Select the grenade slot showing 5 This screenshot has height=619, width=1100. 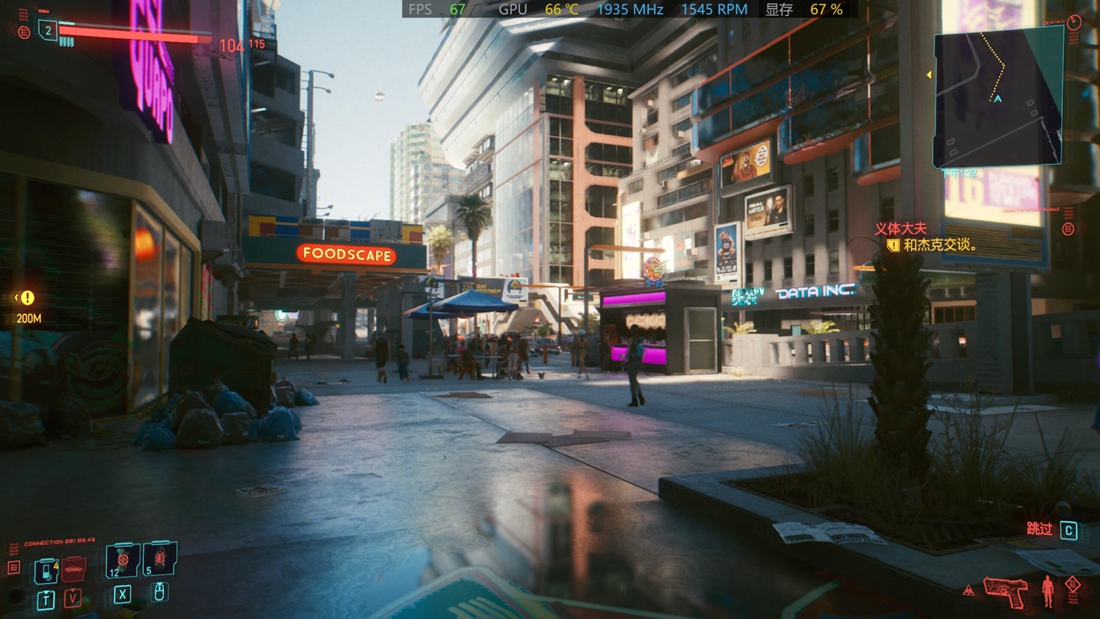pos(160,559)
